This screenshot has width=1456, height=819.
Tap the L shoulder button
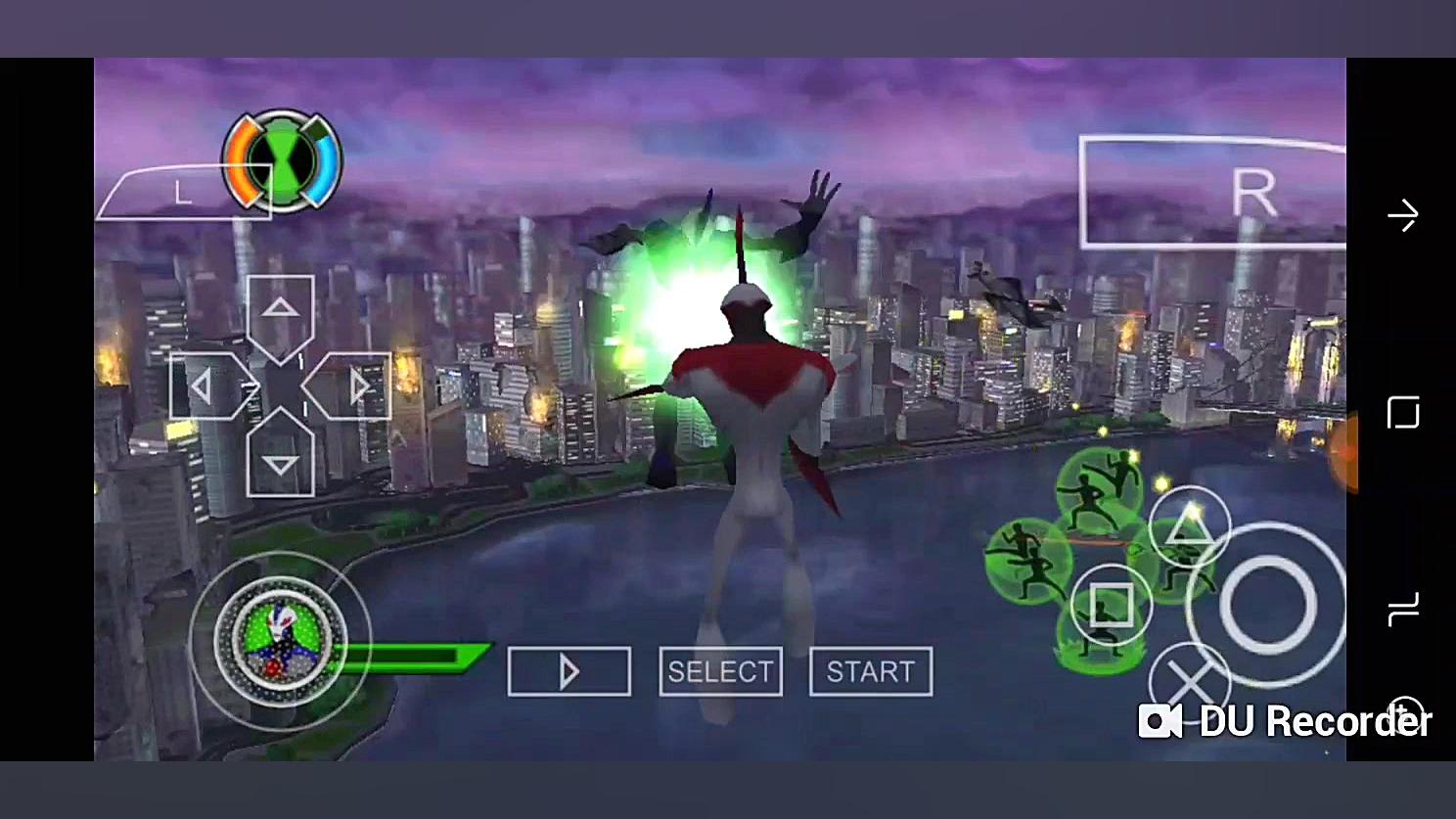[x=183, y=193]
